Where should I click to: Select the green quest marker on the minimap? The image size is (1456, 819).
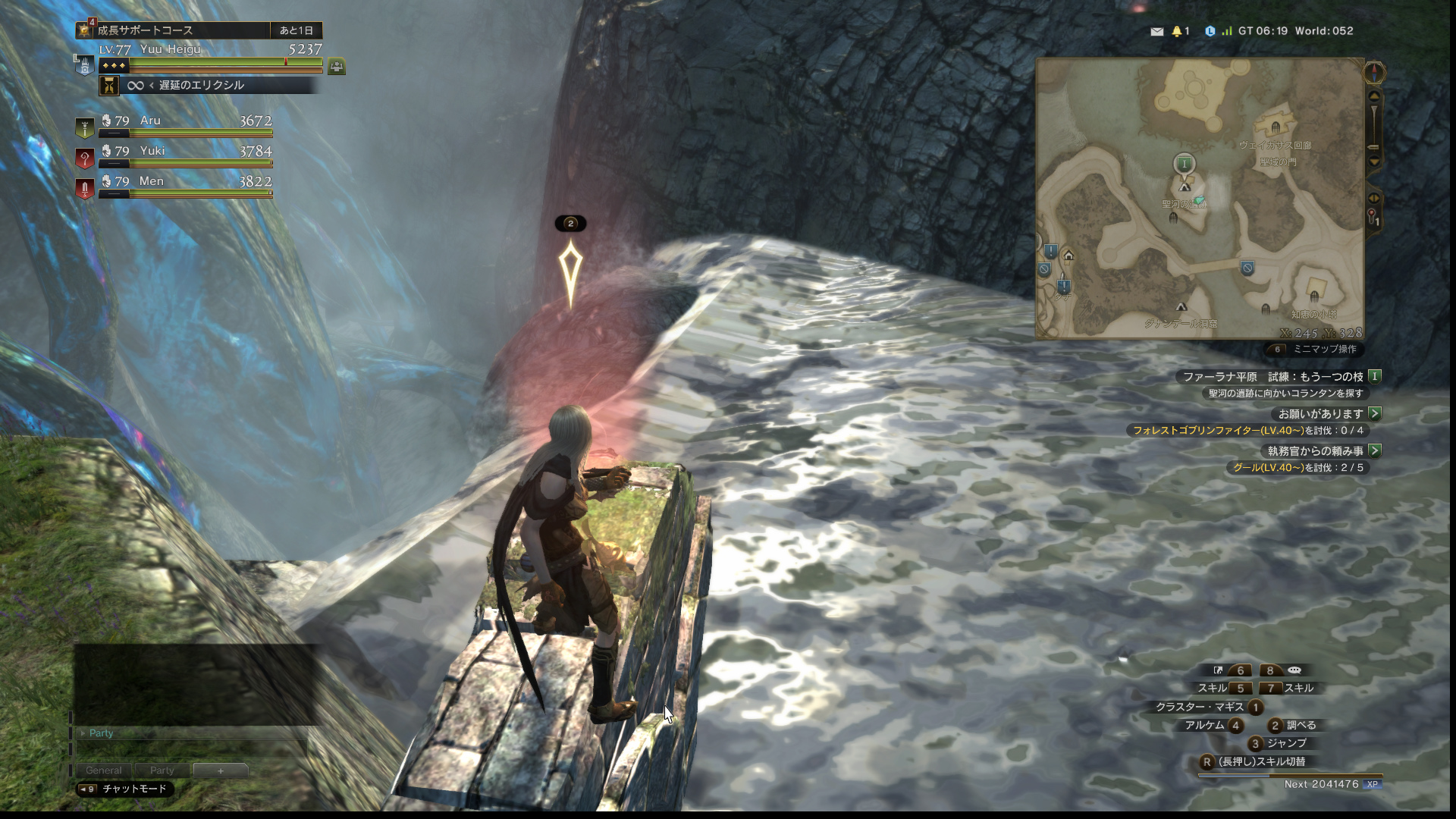[1184, 163]
